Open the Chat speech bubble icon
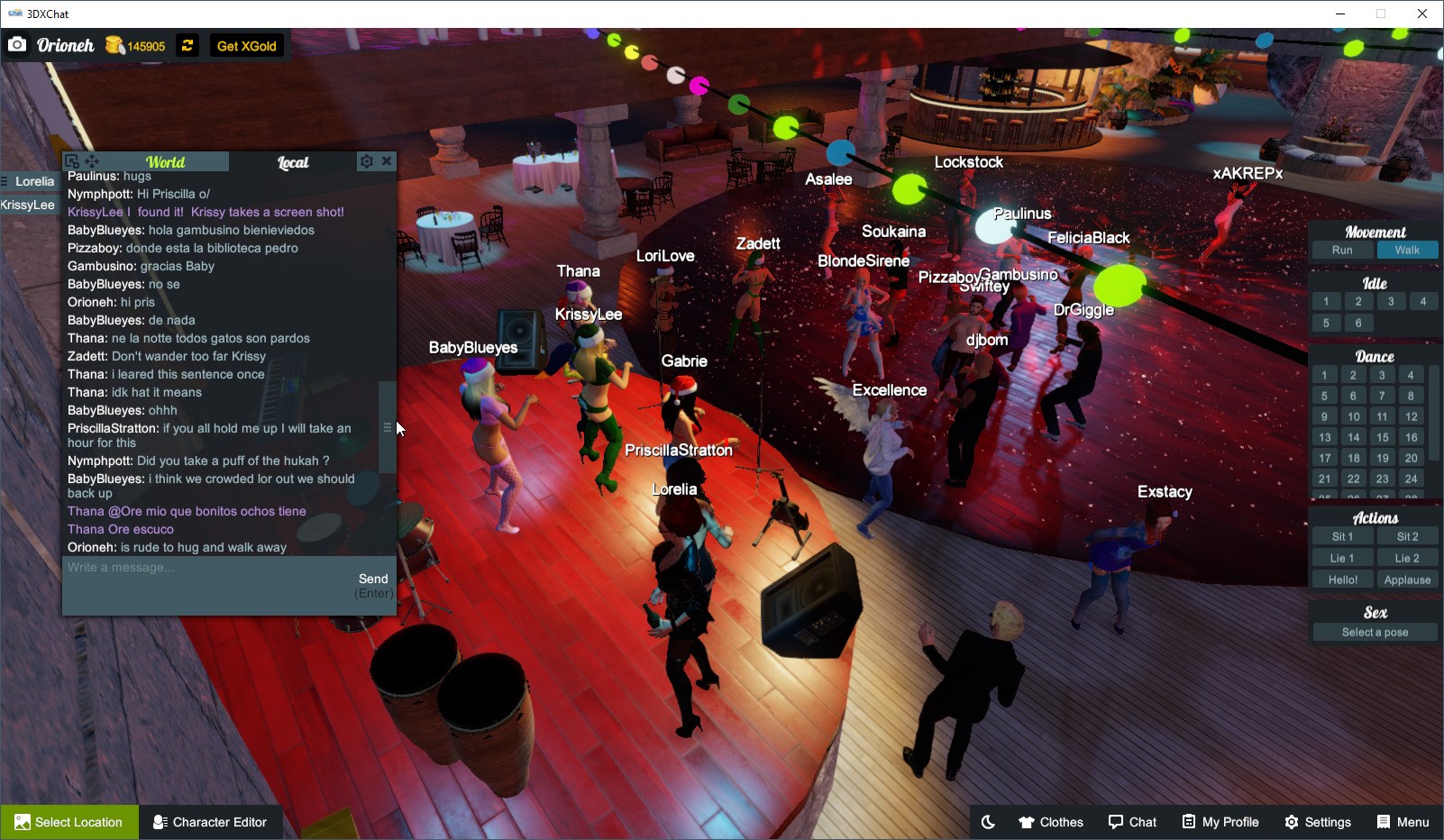The width and height of the screenshot is (1444, 840). pos(1133,821)
